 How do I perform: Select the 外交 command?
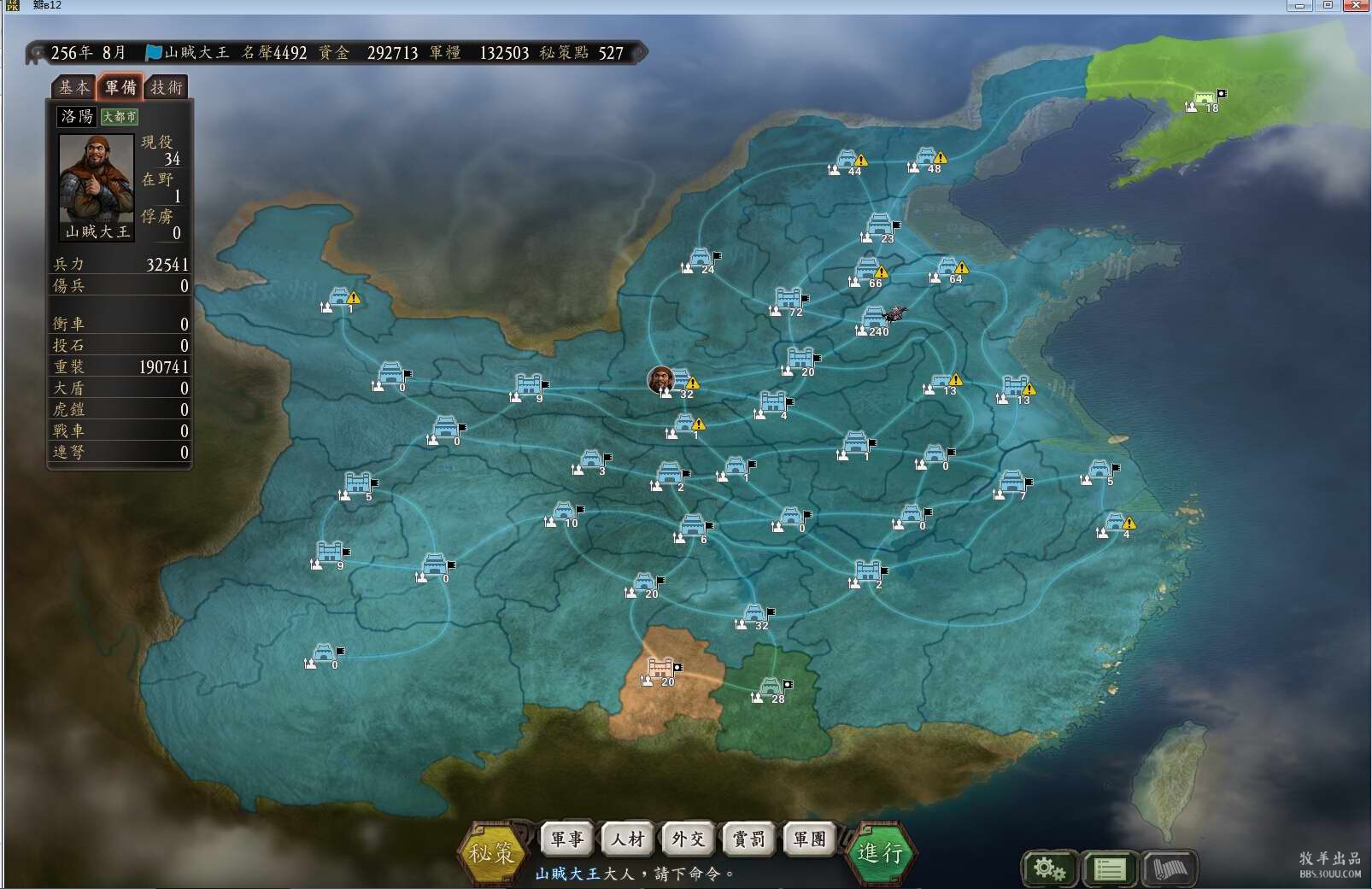click(x=689, y=839)
